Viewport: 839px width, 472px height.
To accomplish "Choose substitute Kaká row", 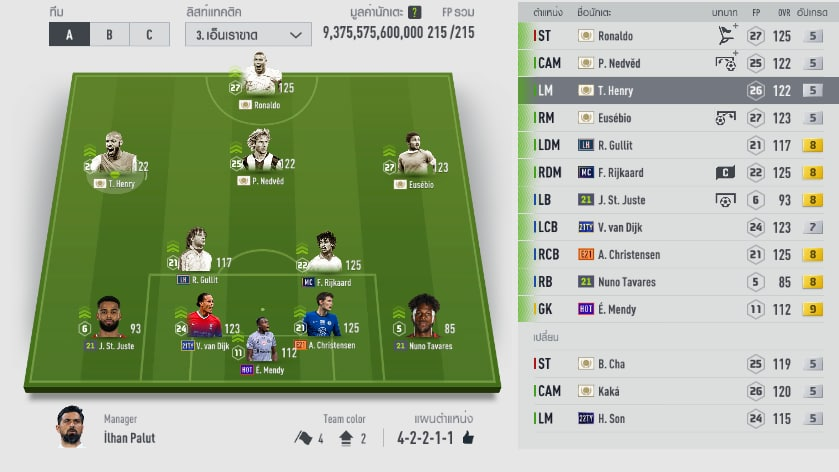I will (x=678, y=391).
